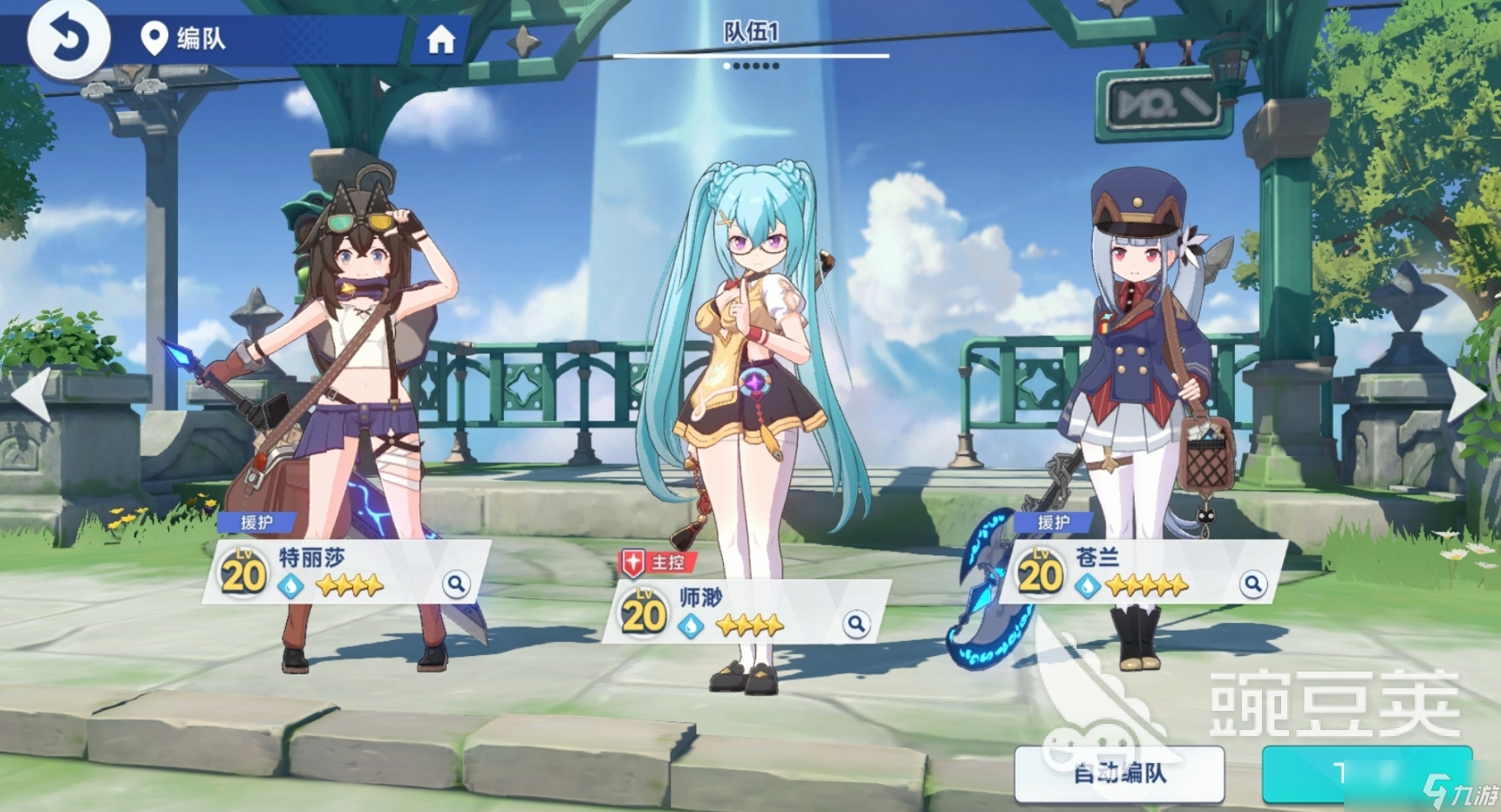Go back using the circular arrow button
1501x812 pixels.
click(68, 38)
